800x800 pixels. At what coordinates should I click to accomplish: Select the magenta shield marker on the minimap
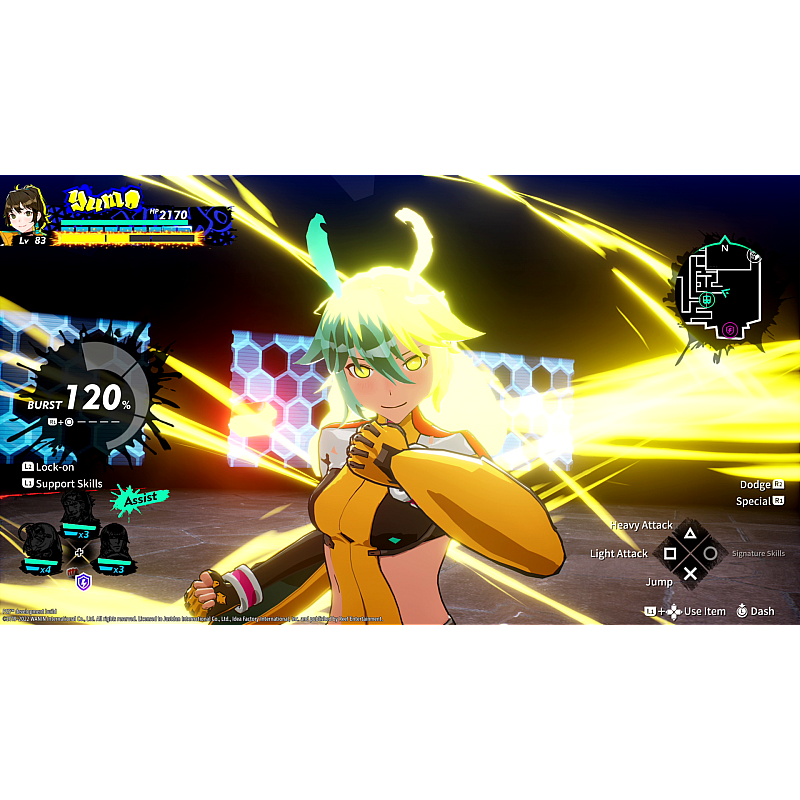(x=730, y=328)
